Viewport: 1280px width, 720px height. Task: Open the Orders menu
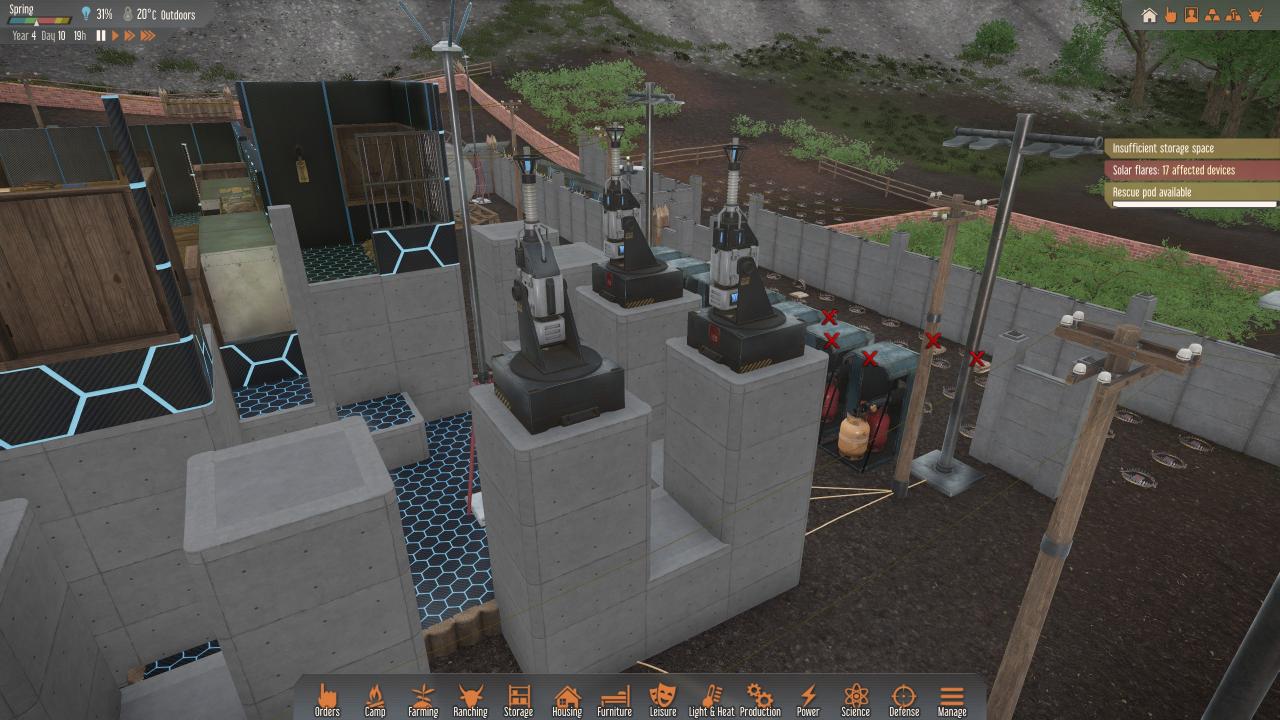327,699
